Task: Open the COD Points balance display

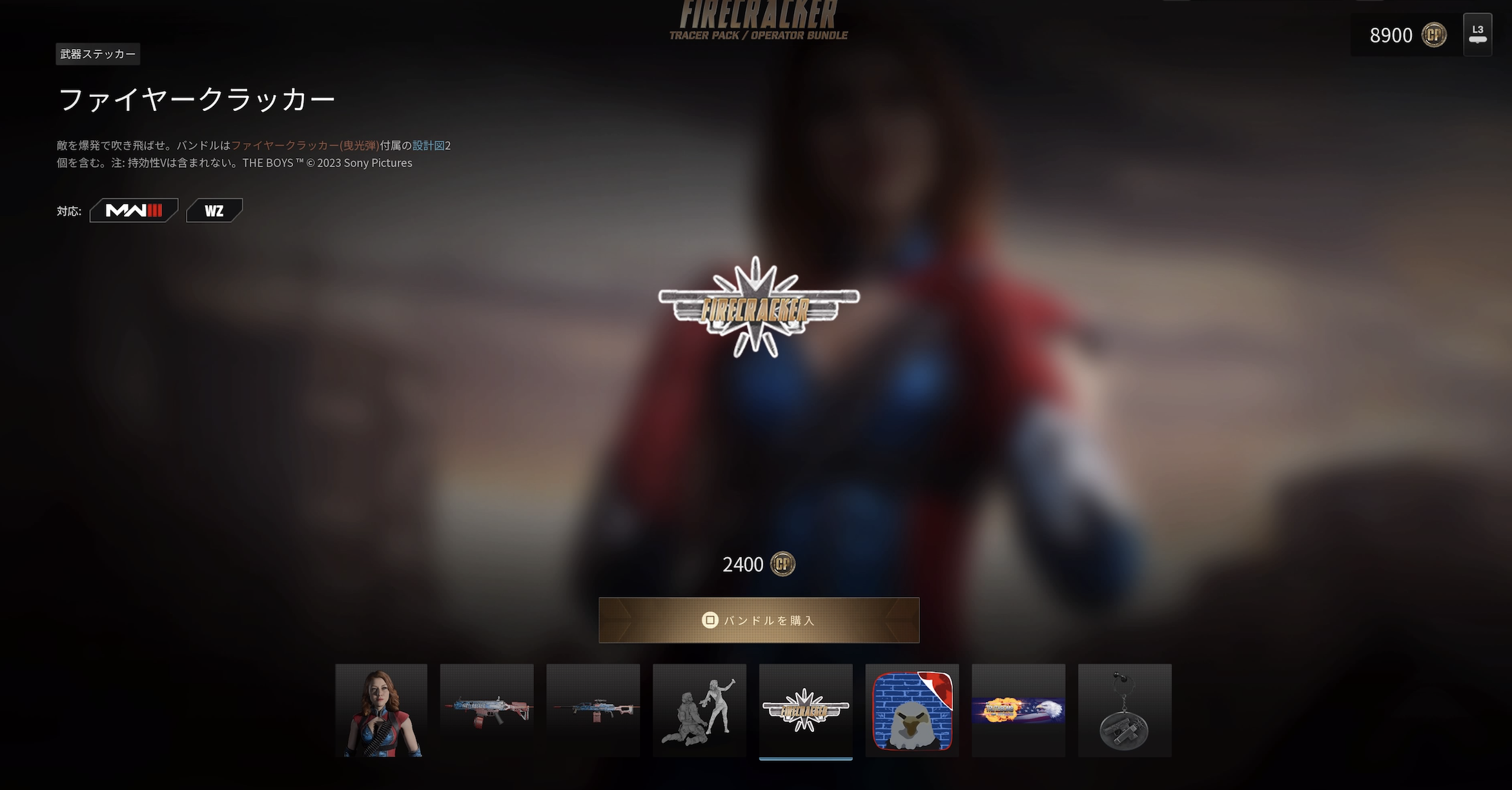Action: (x=1406, y=35)
